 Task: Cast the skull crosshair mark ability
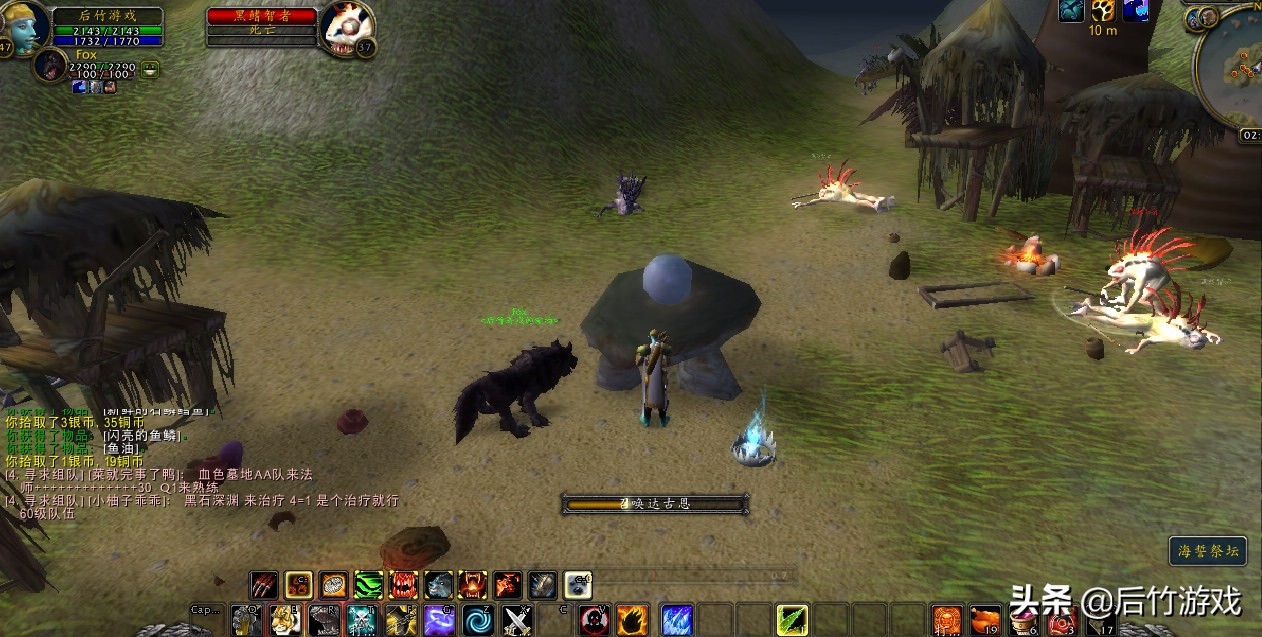coord(594,620)
